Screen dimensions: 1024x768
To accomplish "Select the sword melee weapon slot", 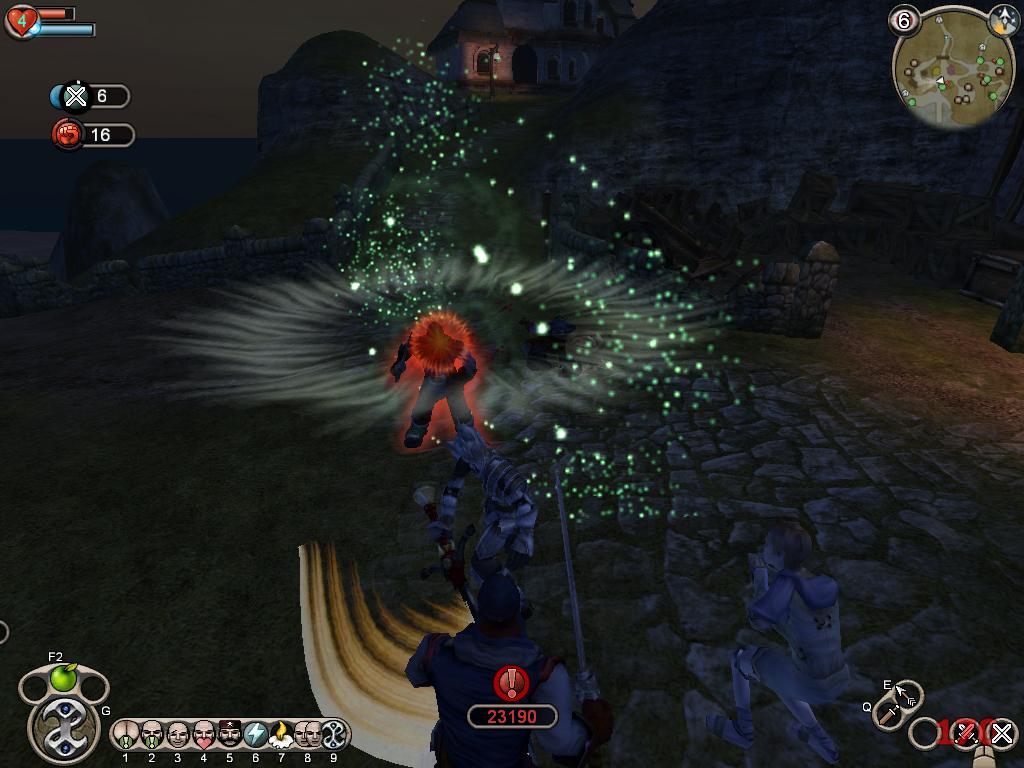I will (x=888, y=713).
